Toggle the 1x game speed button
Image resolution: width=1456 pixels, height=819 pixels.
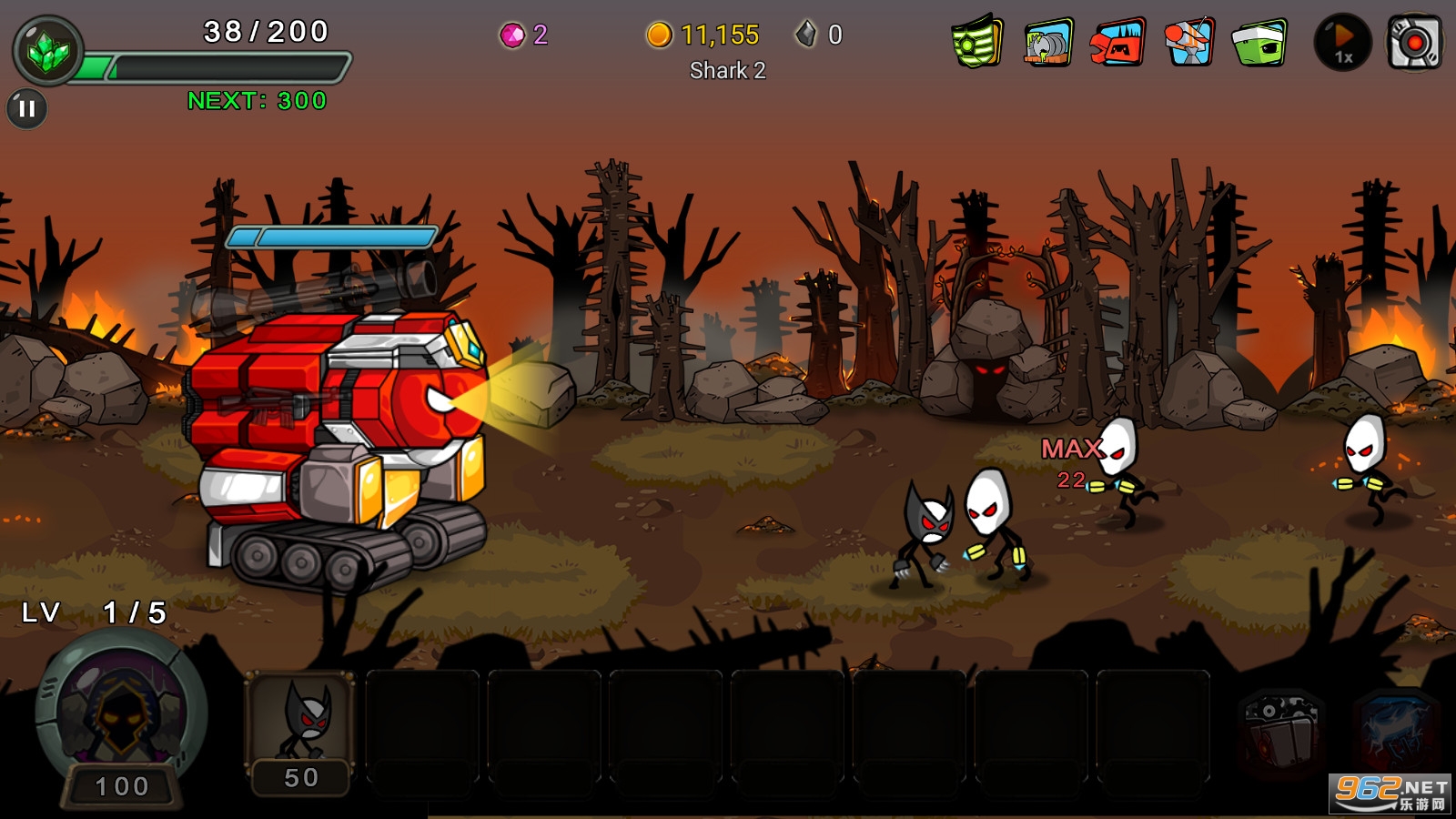coord(1342,43)
